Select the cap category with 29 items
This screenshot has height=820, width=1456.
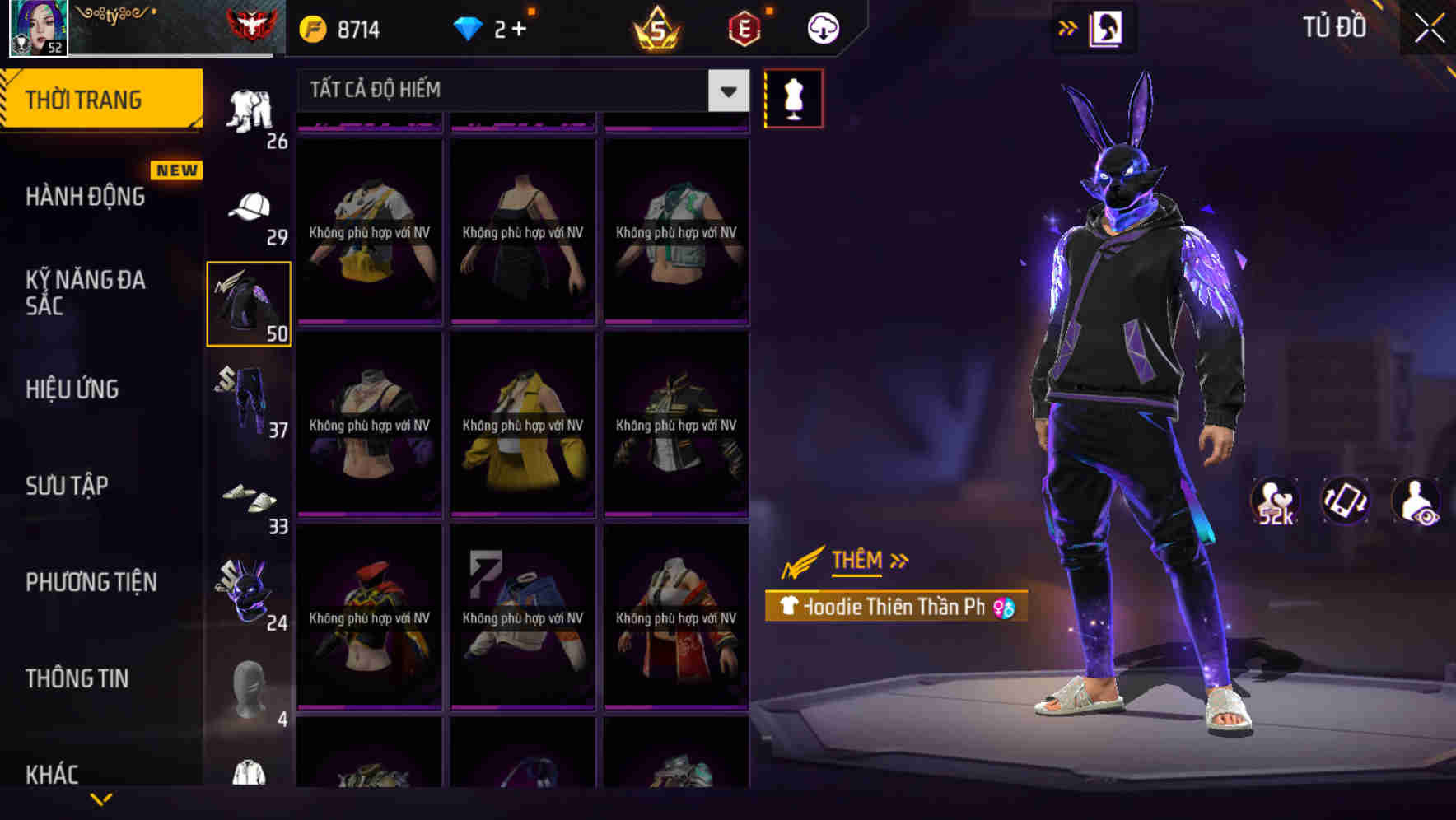[x=248, y=204]
